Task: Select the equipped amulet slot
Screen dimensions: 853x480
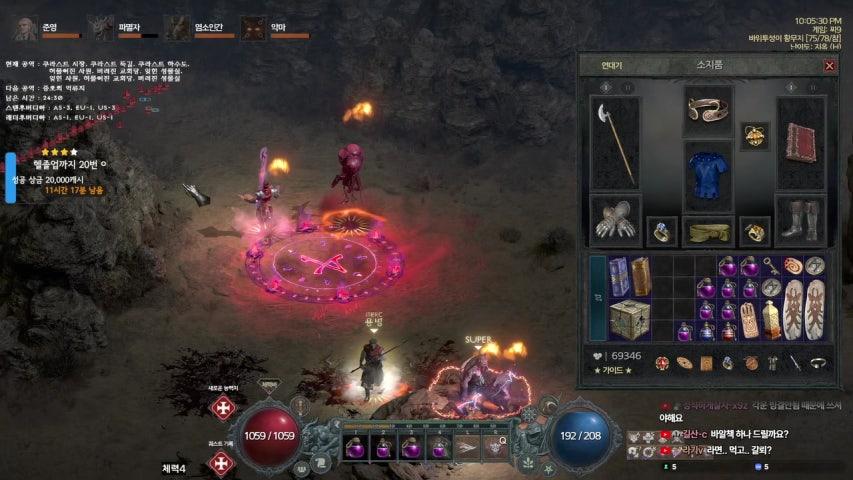Action: pos(755,136)
